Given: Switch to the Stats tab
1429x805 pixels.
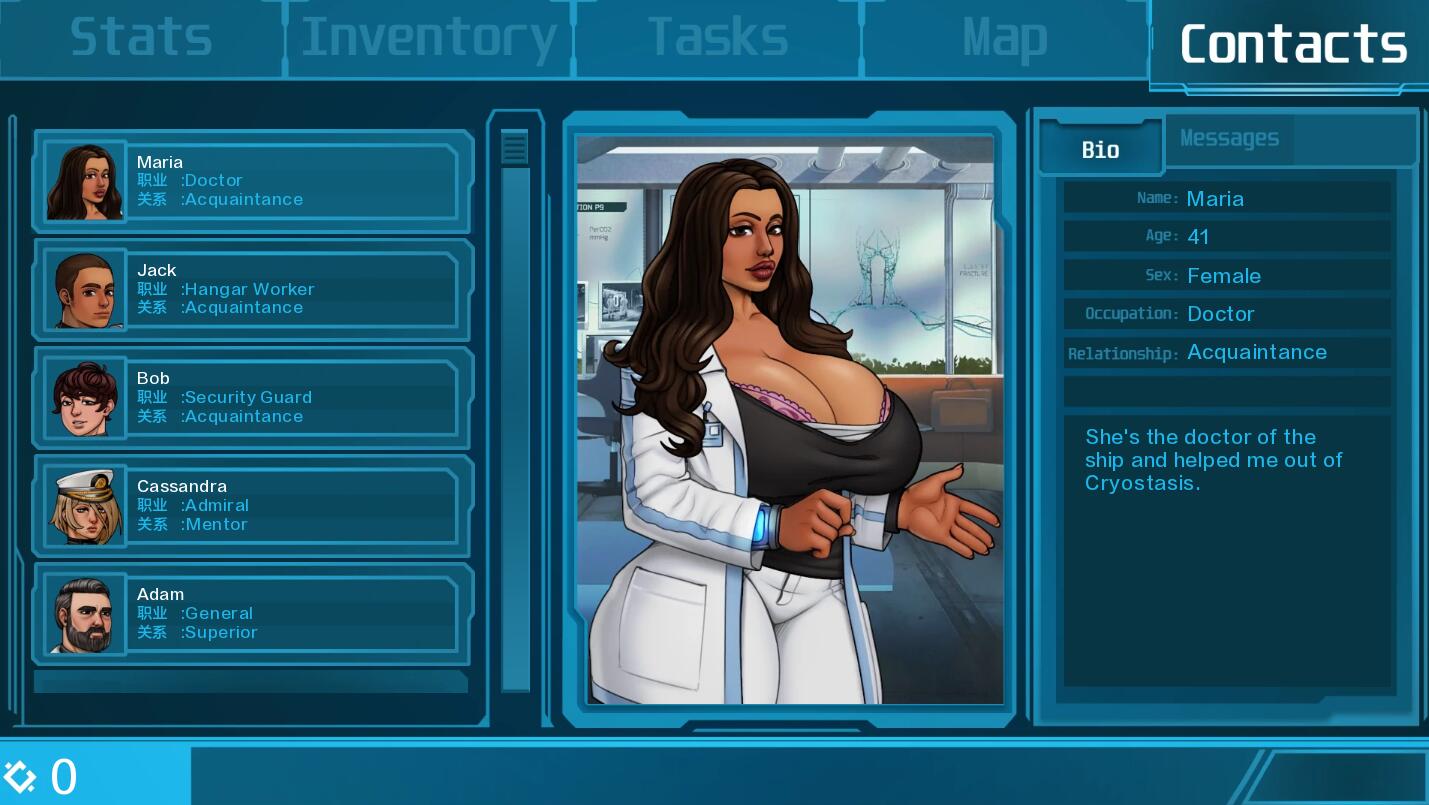Looking at the screenshot, I should click(141, 38).
